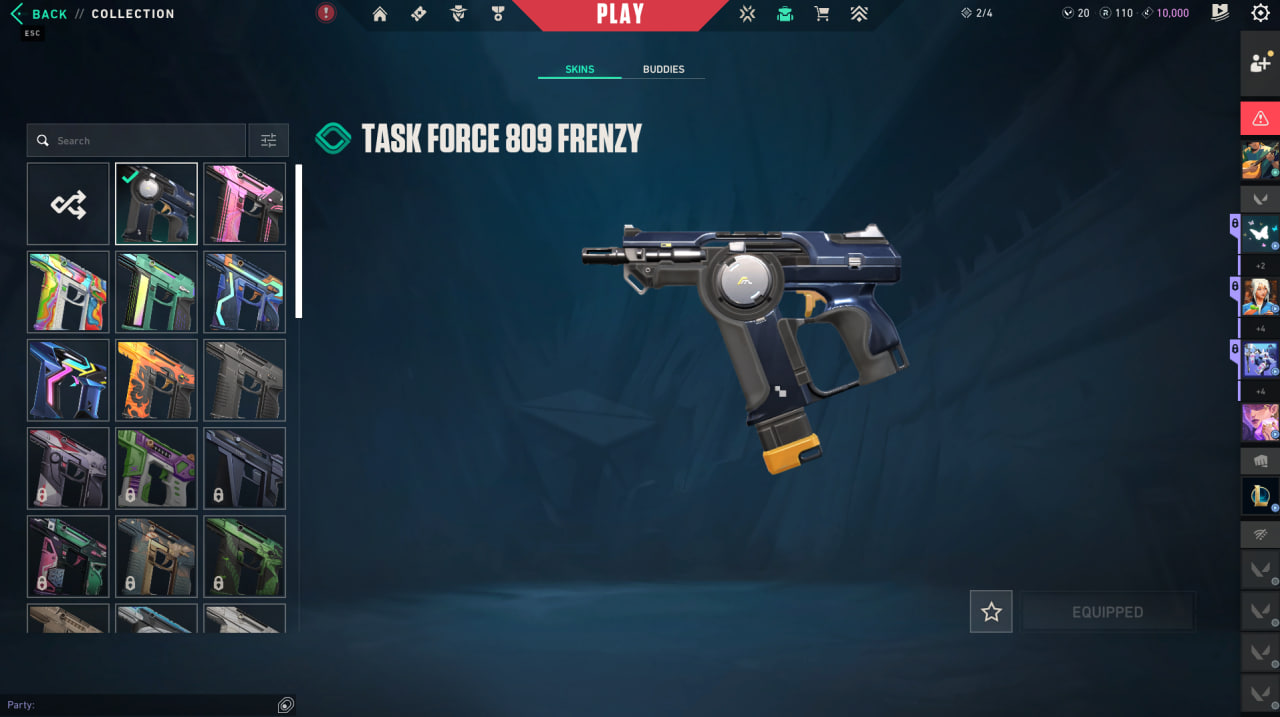Open the skin filter options

(268, 141)
